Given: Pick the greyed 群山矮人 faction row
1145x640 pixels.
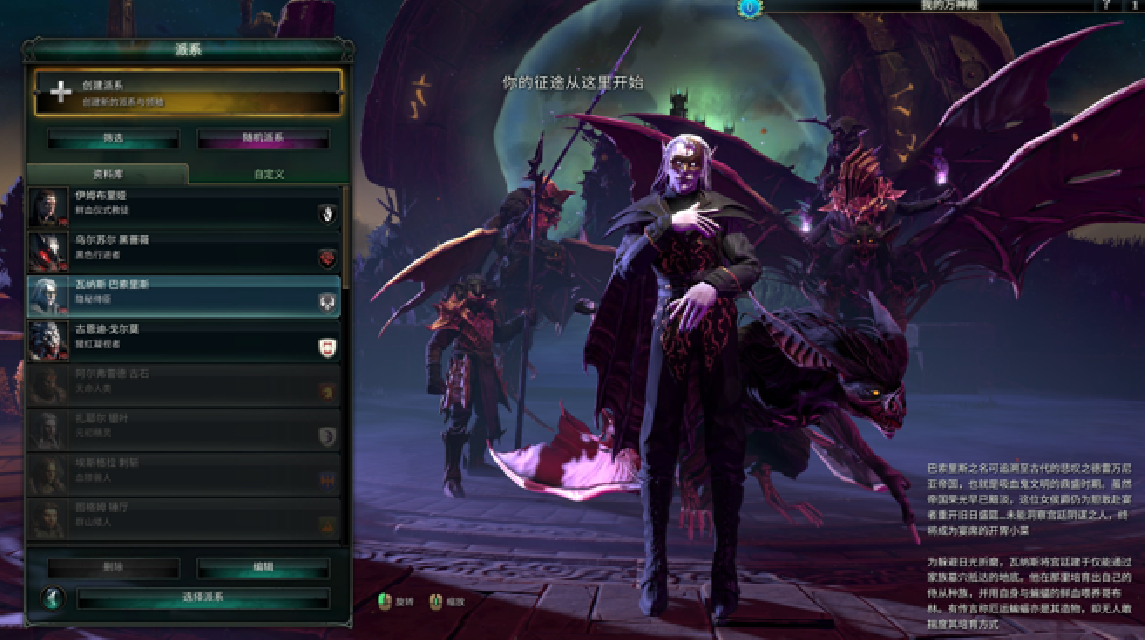Looking at the screenshot, I should point(185,520).
